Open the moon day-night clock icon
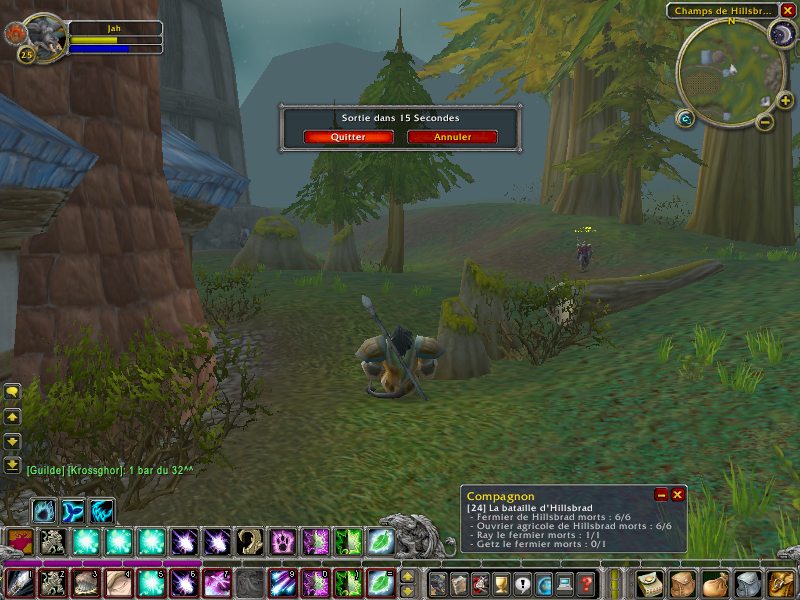The height and width of the screenshot is (600, 800). 781,34
